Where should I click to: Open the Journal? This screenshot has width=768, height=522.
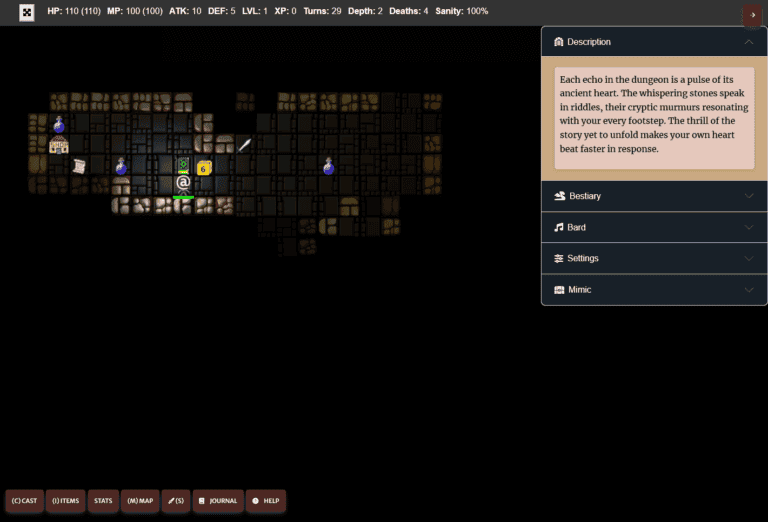(217, 500)
